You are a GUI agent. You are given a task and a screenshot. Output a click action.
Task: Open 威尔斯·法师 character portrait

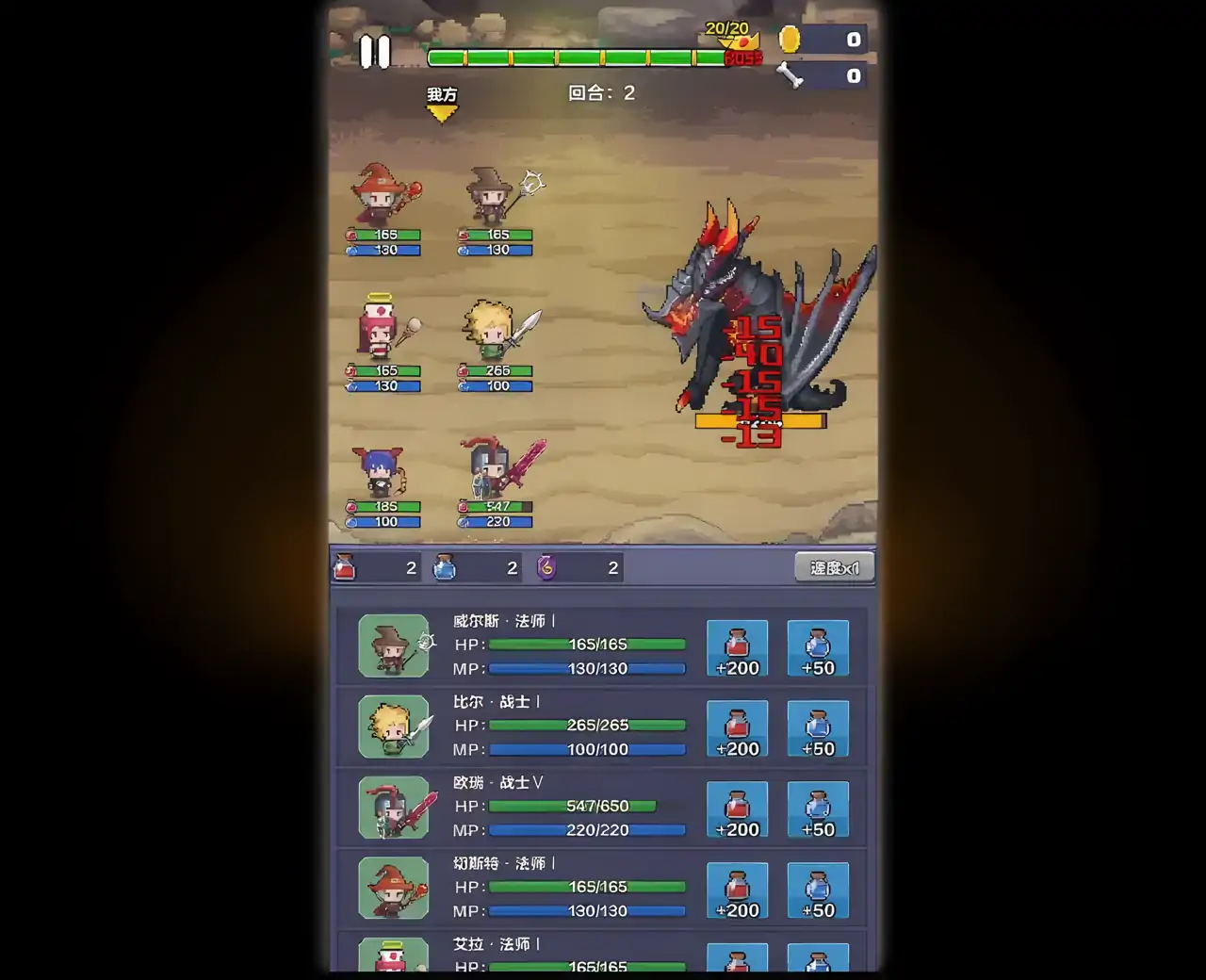393,646
